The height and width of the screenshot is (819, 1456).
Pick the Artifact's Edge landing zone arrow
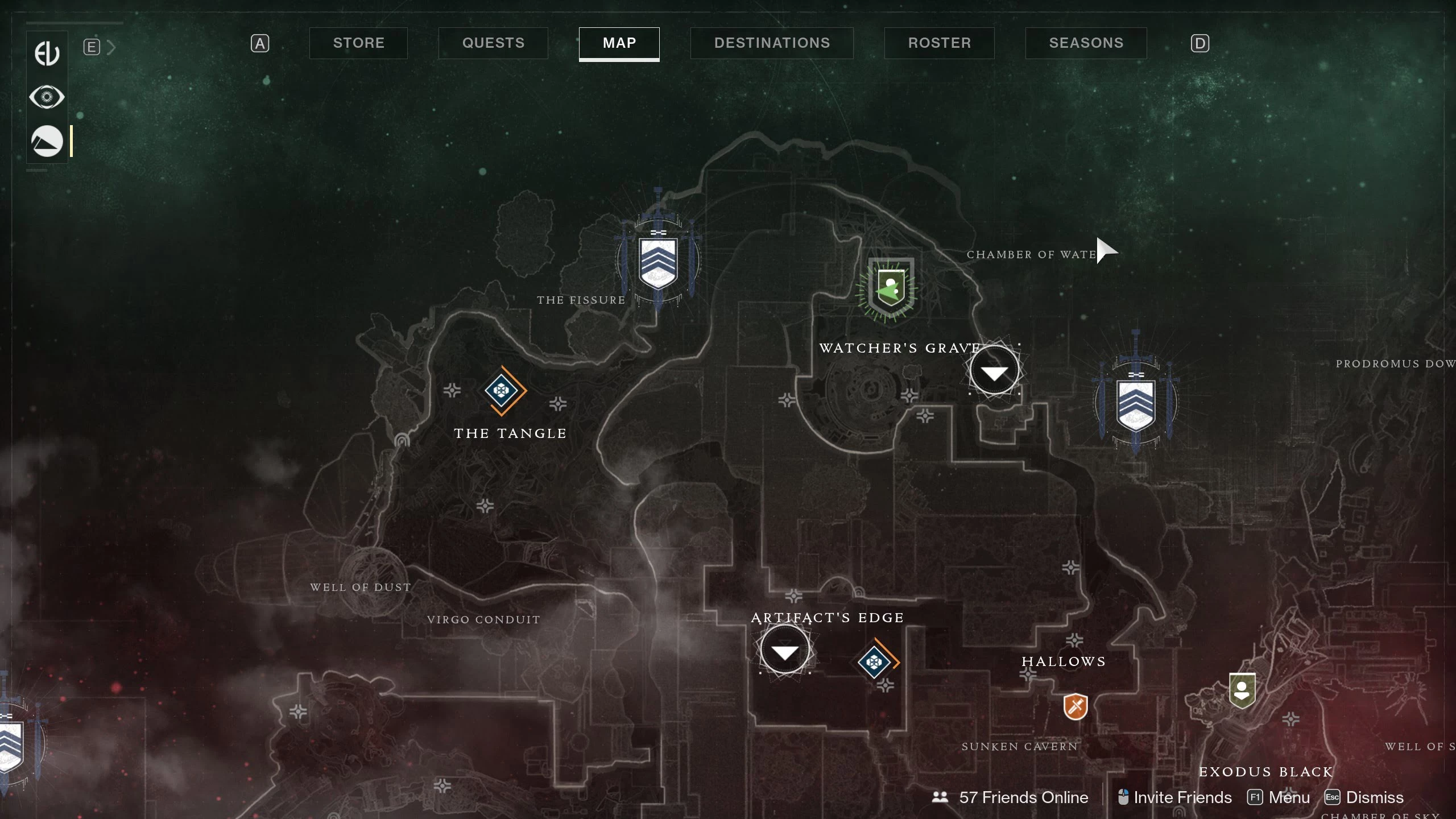[785, 651]
